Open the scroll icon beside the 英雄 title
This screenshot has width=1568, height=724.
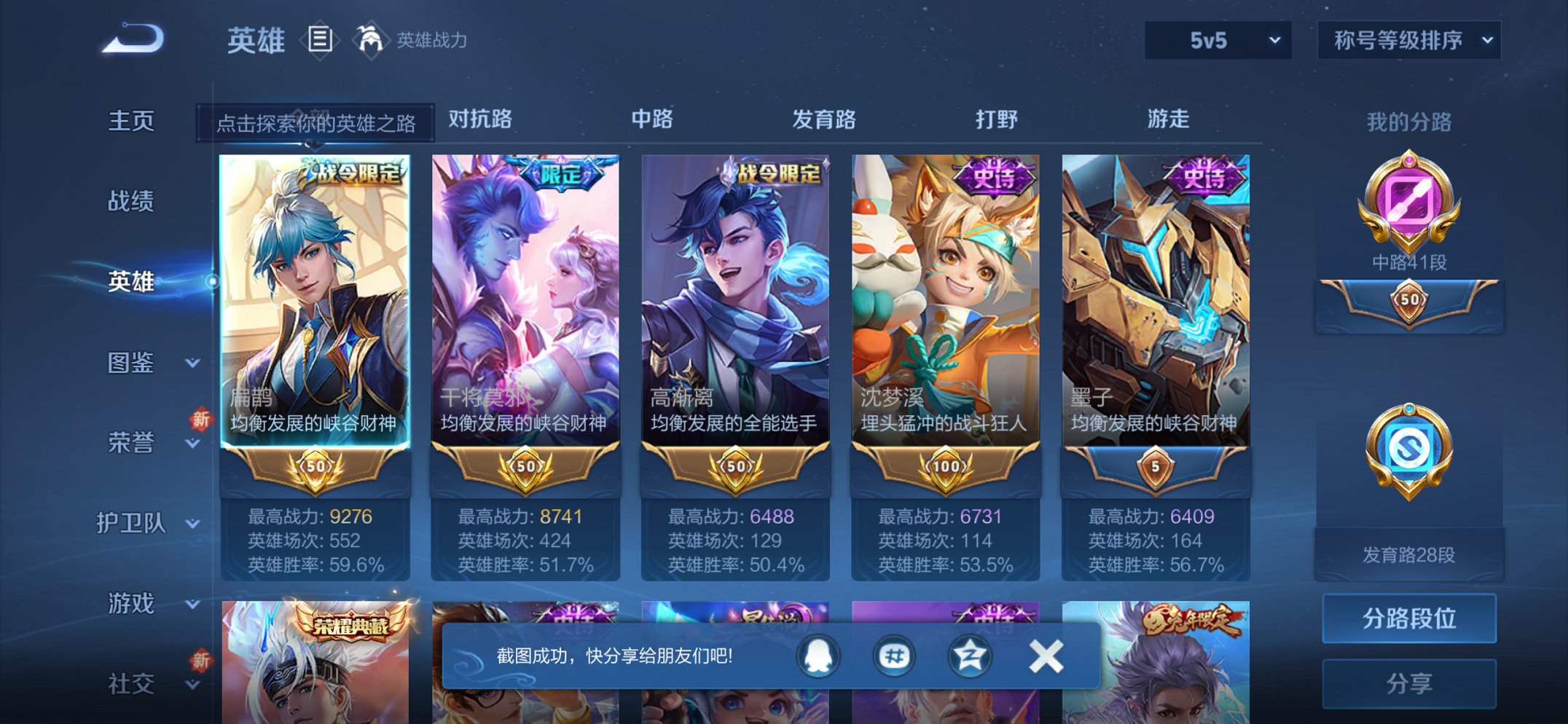[x=319, y=40]
